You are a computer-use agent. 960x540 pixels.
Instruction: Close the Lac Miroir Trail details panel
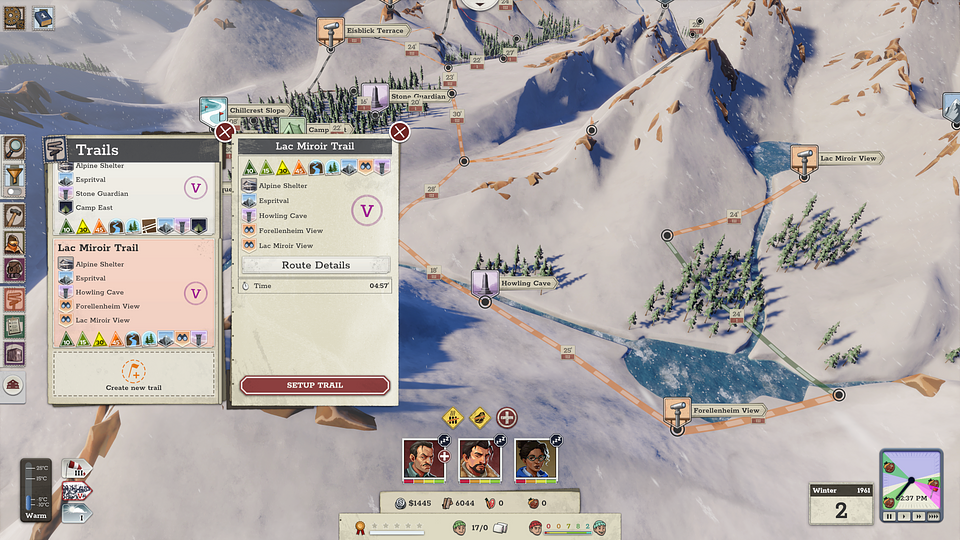[400, 132]
